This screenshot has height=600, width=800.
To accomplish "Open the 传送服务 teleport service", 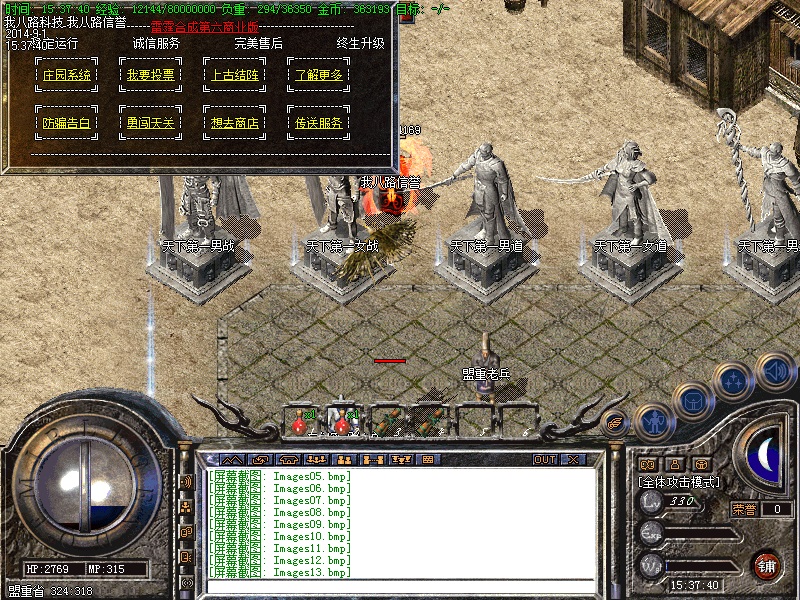I will click(319, 123).
